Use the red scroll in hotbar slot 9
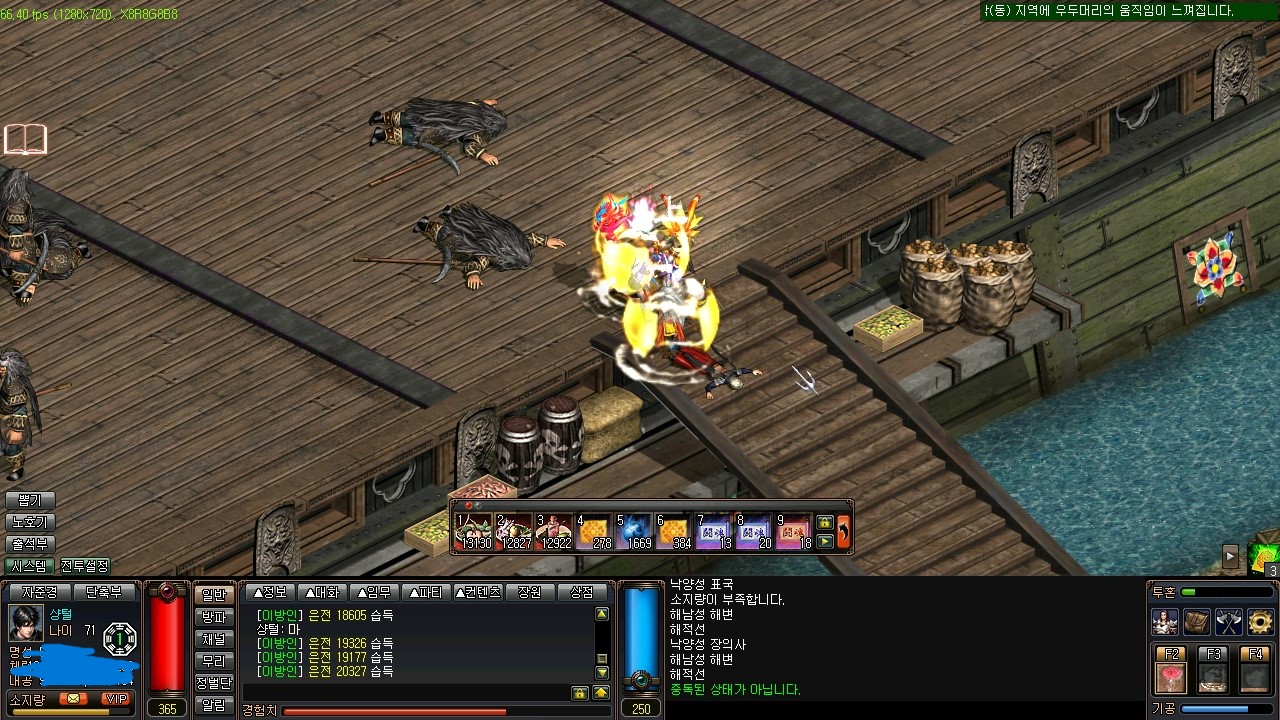This screenshot has height=720, width=1280. pos(794,532)
